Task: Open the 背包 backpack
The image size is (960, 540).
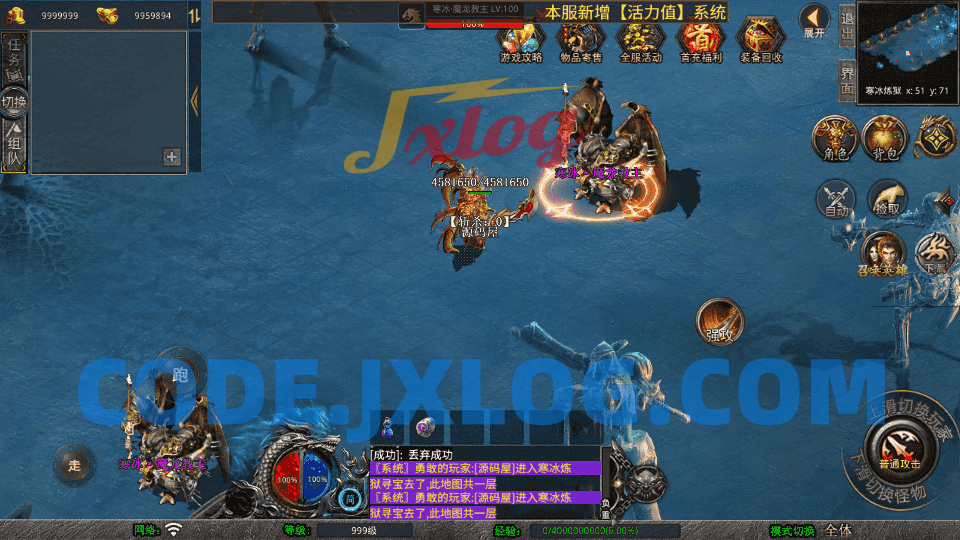Action: 885,138
